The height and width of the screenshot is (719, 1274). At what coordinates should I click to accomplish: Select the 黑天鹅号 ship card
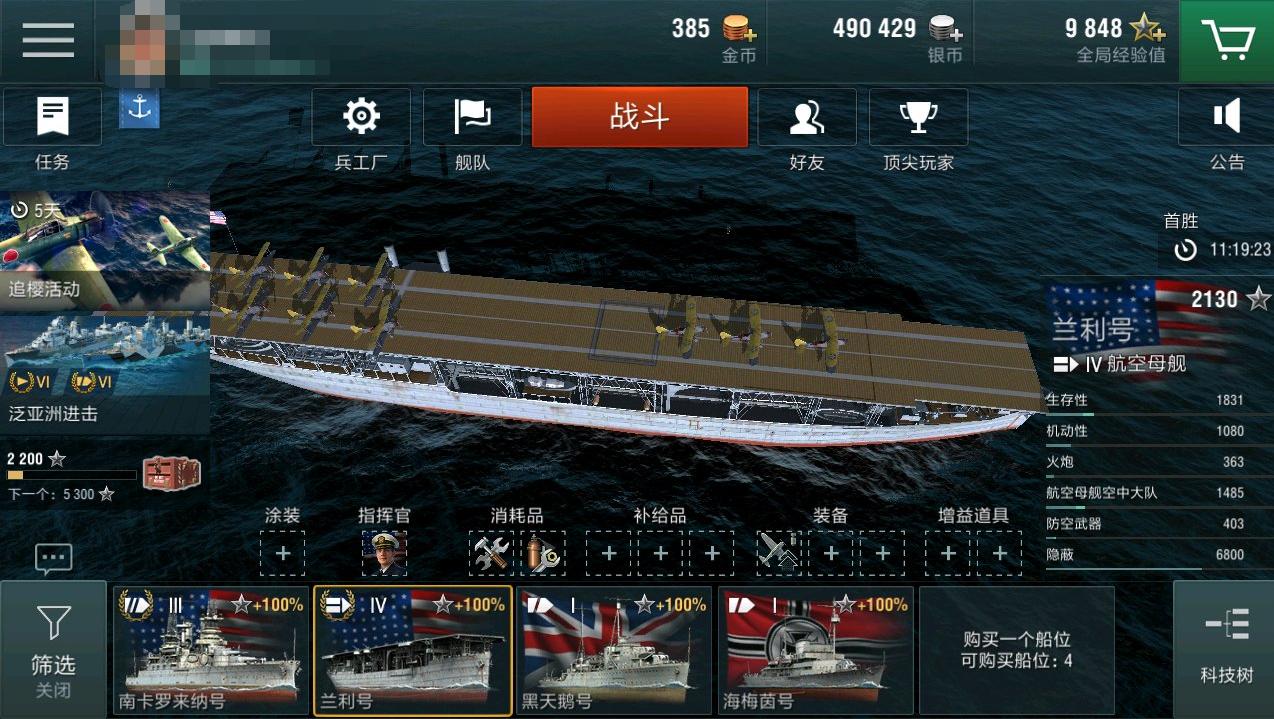[614, 649]
